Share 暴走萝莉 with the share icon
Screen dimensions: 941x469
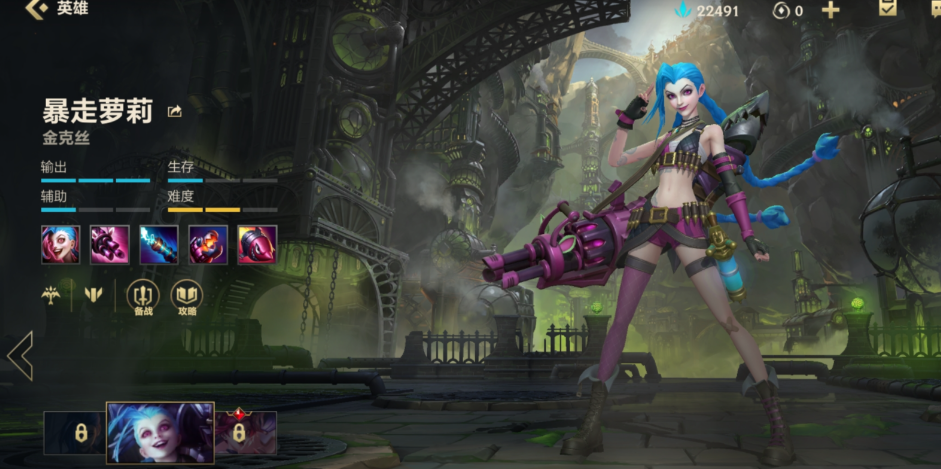click(x=175, y=111)
